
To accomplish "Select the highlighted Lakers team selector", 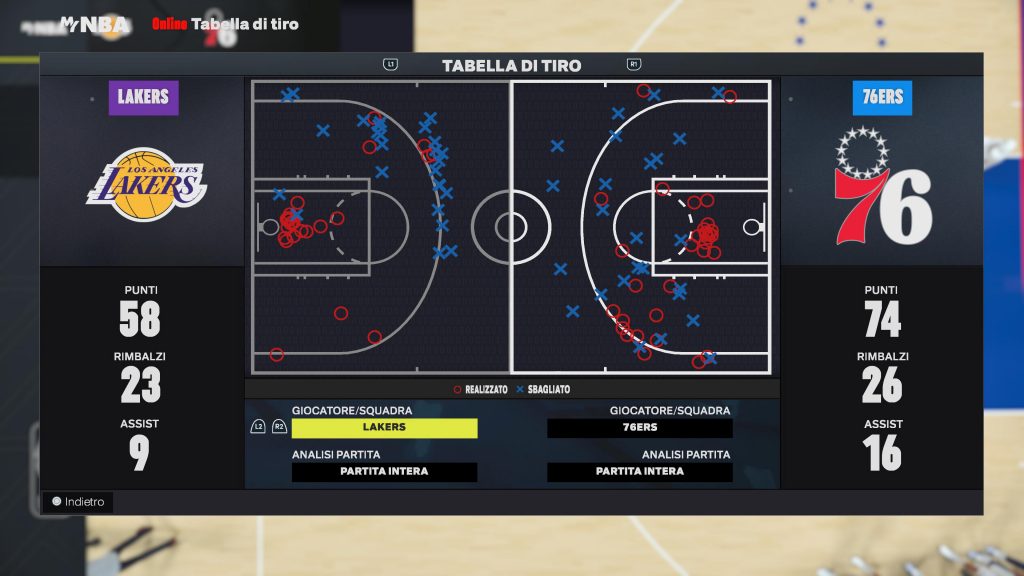I will pyautogui.click(x=384, y=428).
